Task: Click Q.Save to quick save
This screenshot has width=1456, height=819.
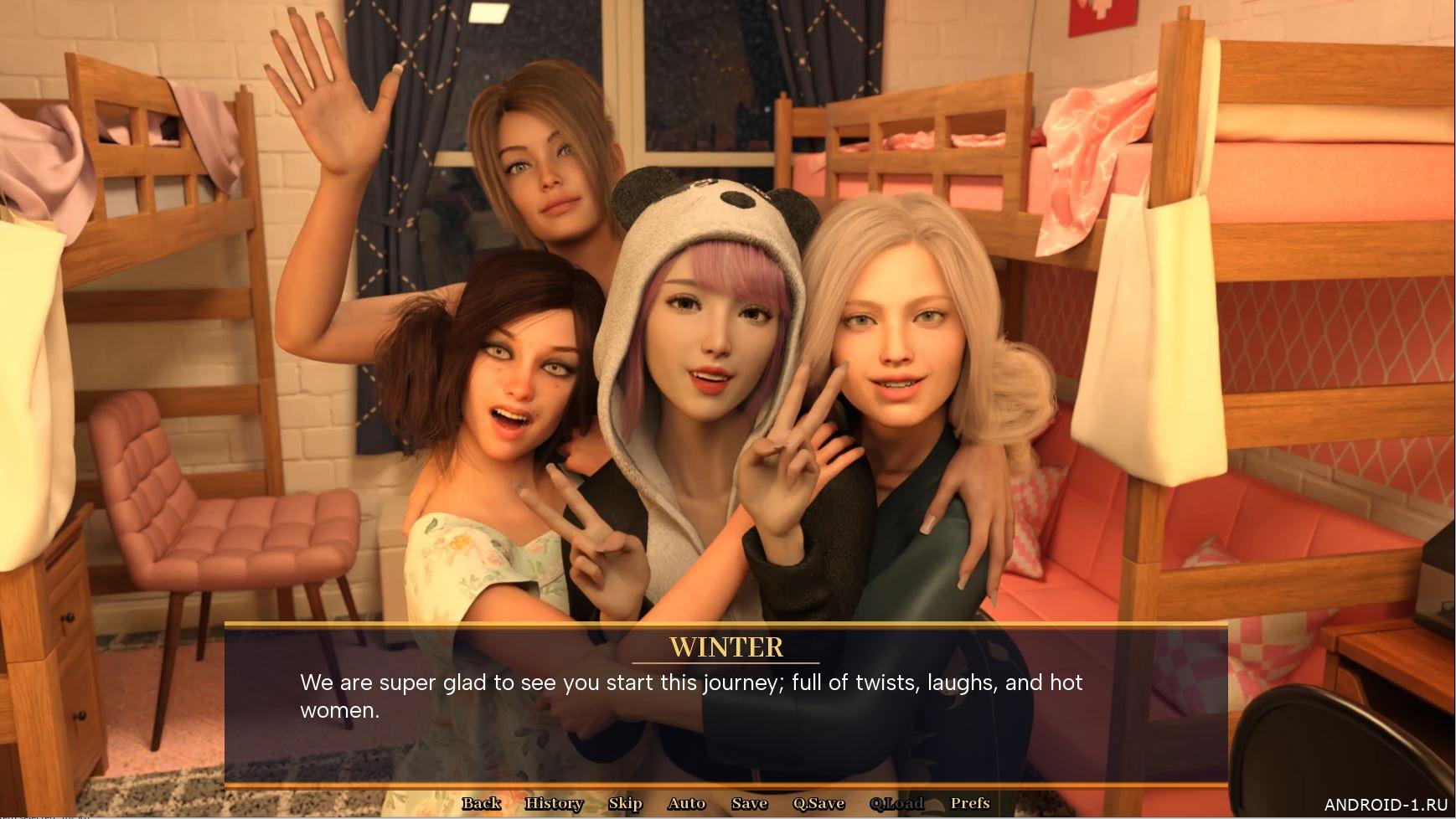Action: click(x=818, y=804)
